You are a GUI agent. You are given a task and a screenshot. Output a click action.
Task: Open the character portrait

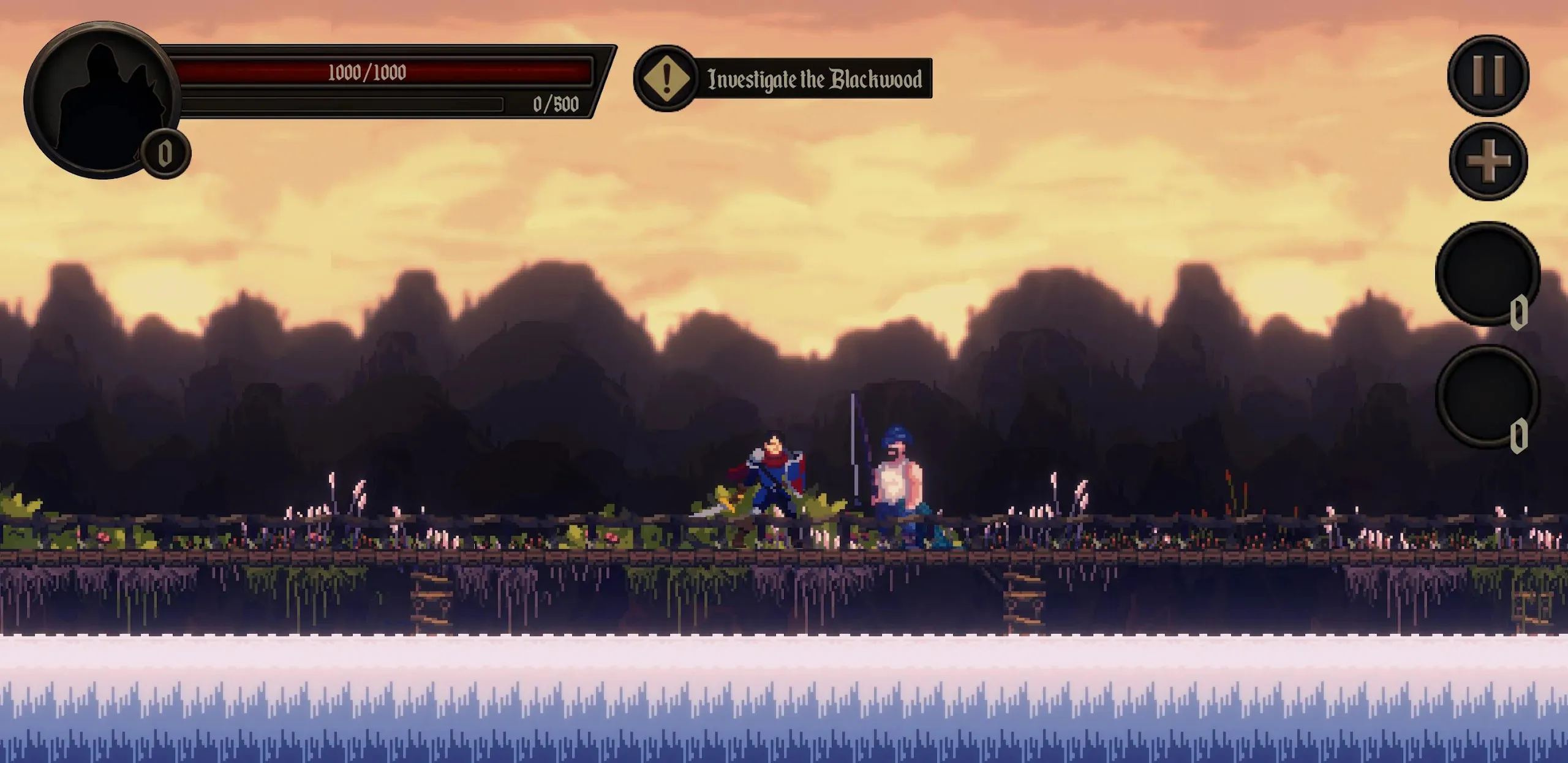pos(101,100)
